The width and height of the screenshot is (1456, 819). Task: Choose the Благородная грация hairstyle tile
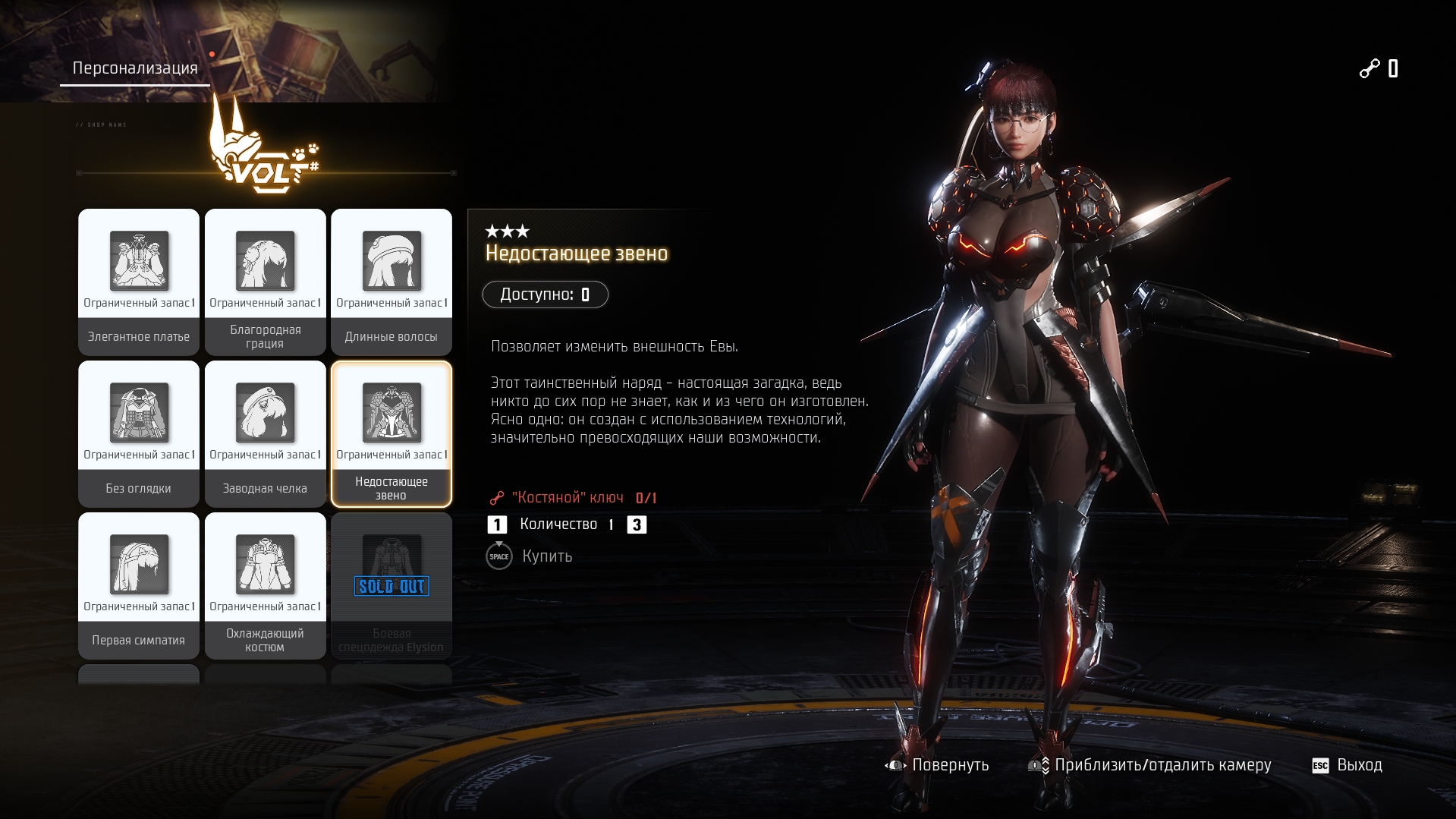tap(265, 282)
